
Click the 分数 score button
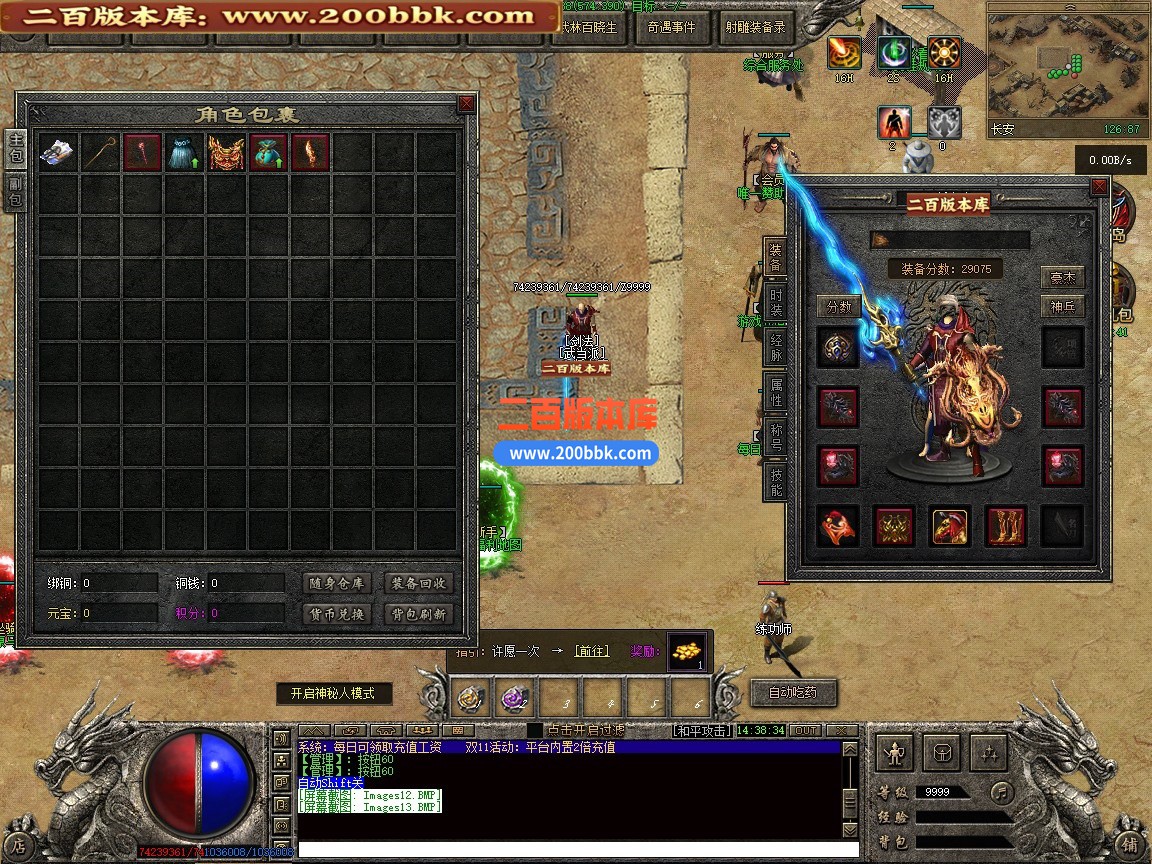click(838, 306)
